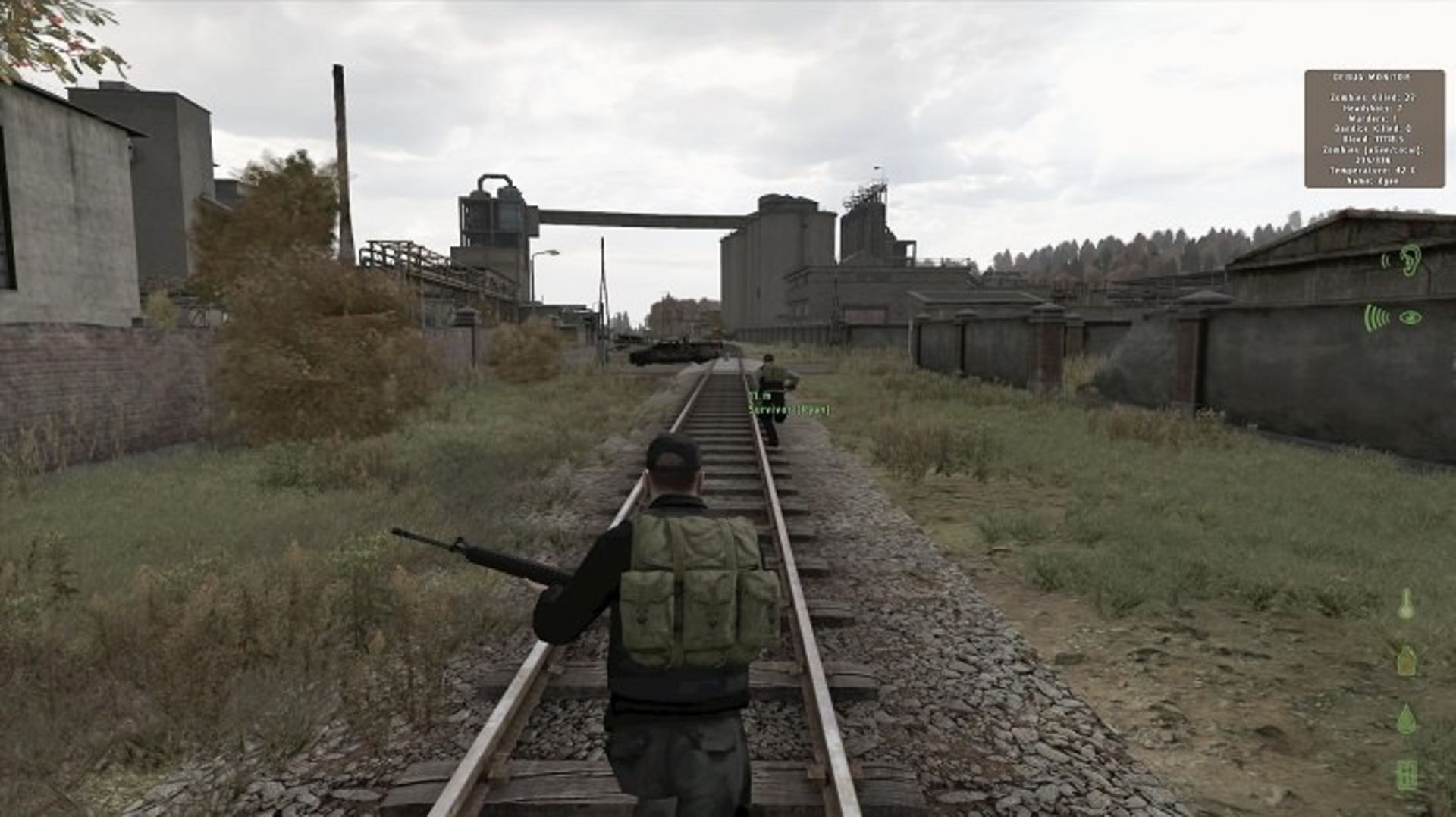This screenshot has height=817, width=1456.
Task: Click the blood bottle status icon
Action: (1405, 659)
